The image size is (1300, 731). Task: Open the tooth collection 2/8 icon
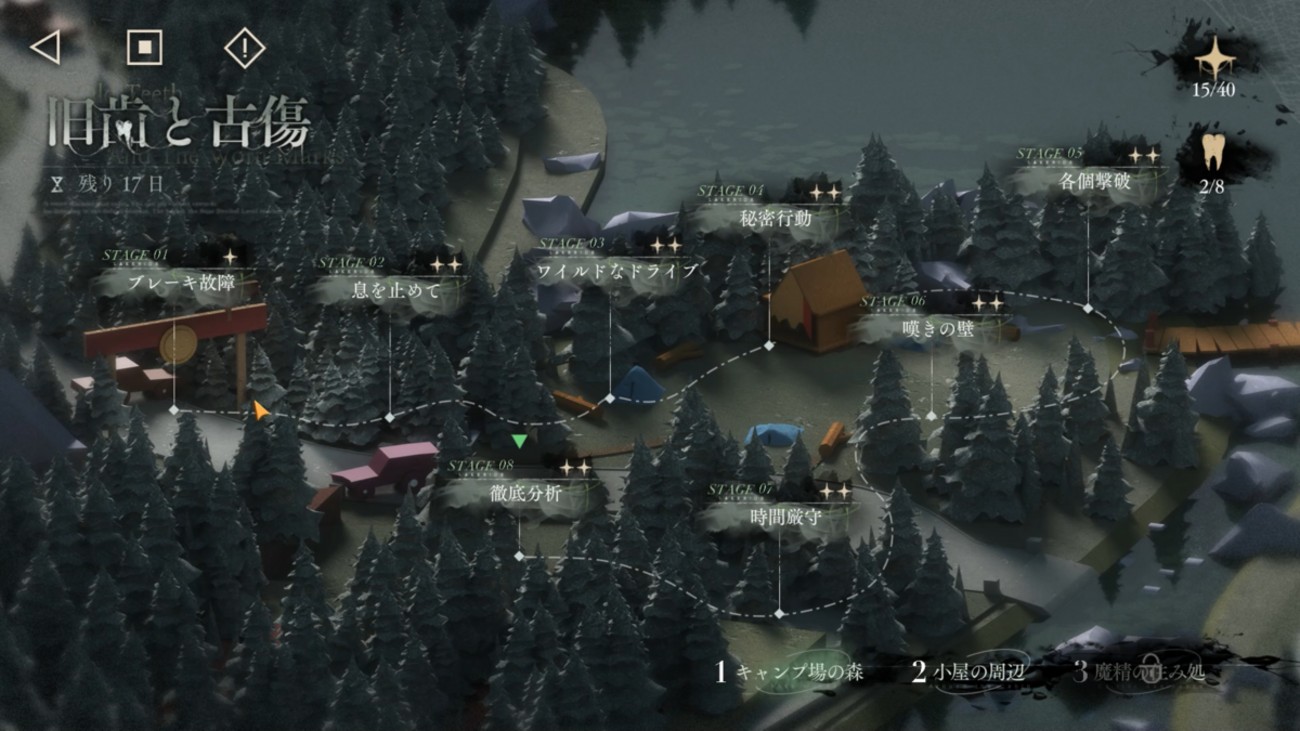coord(1212,162)
